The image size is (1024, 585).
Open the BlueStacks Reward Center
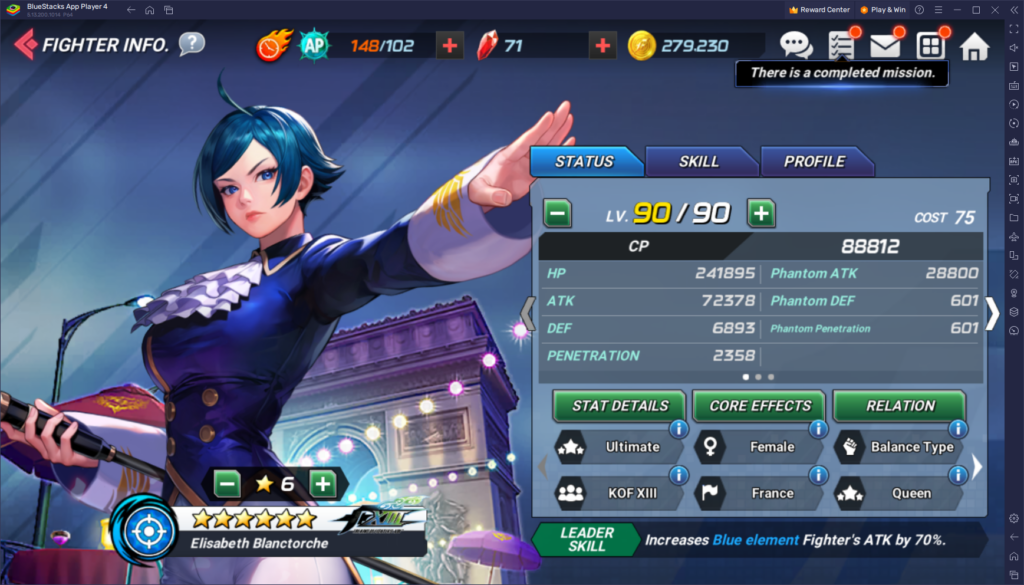[819, 9]
